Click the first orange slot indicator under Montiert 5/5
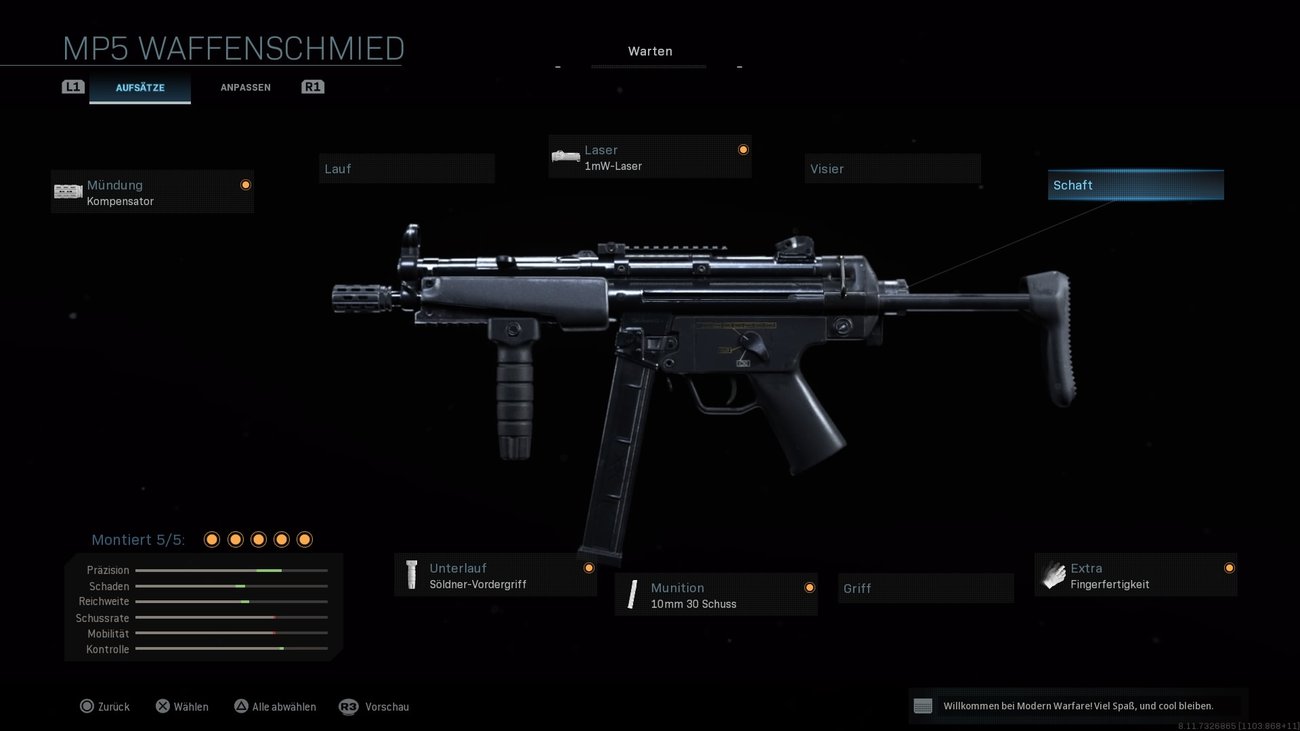The image size is (1300, 731). 211,539
